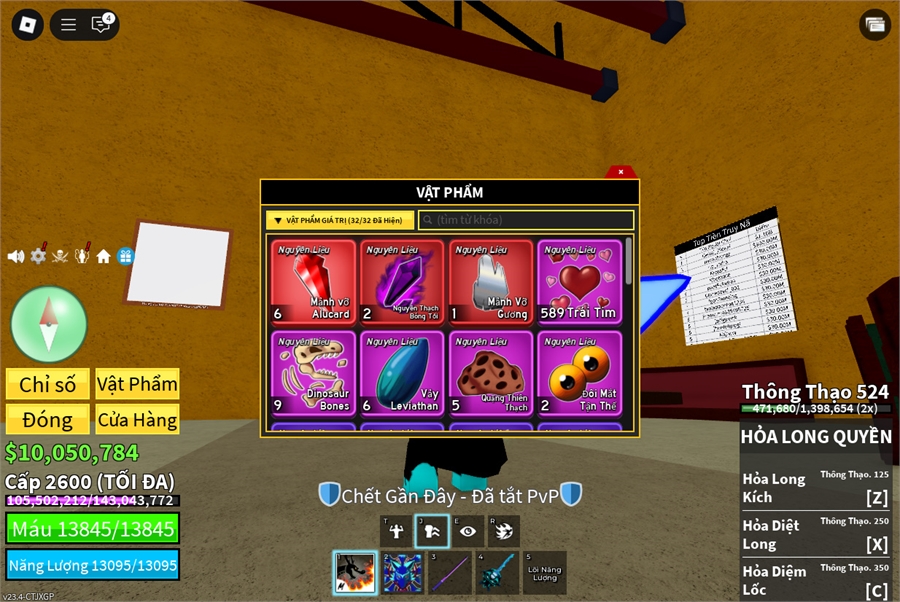
Task: Open the Chỉ số stats menu
Action: click(48, 384)
